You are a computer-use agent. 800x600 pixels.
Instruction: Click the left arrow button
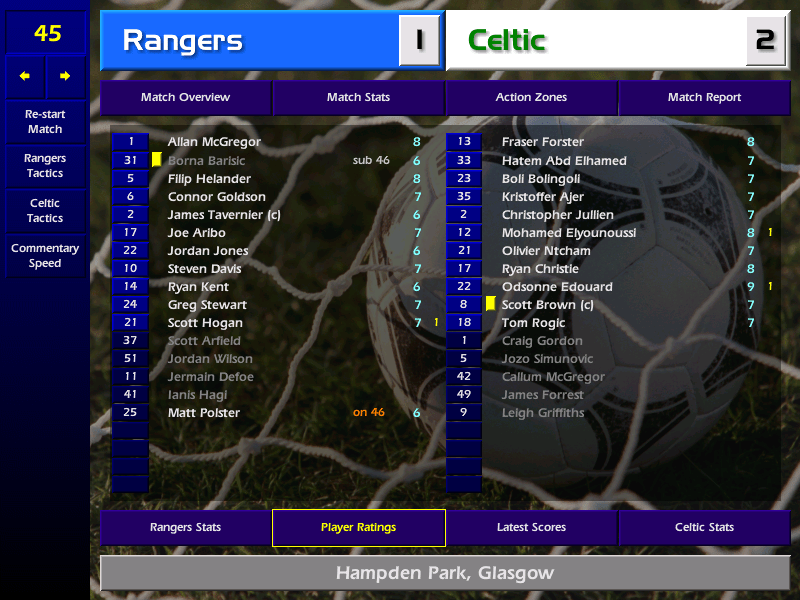click(x=25, y=76)
